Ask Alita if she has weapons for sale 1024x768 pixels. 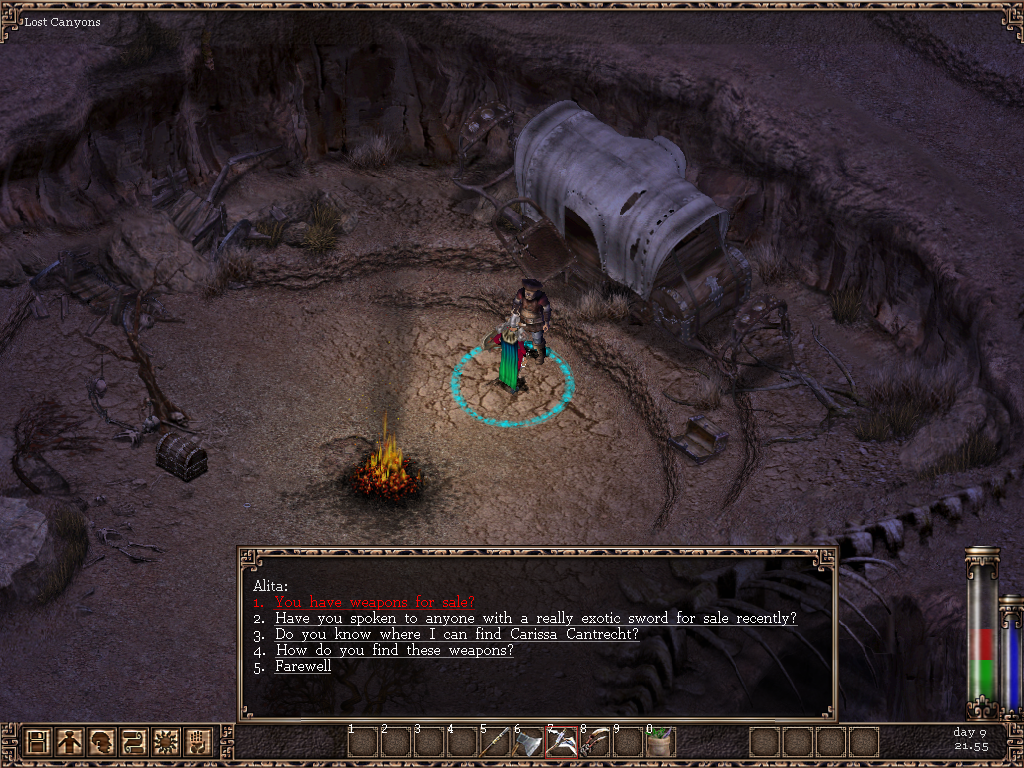coord(374,602)
